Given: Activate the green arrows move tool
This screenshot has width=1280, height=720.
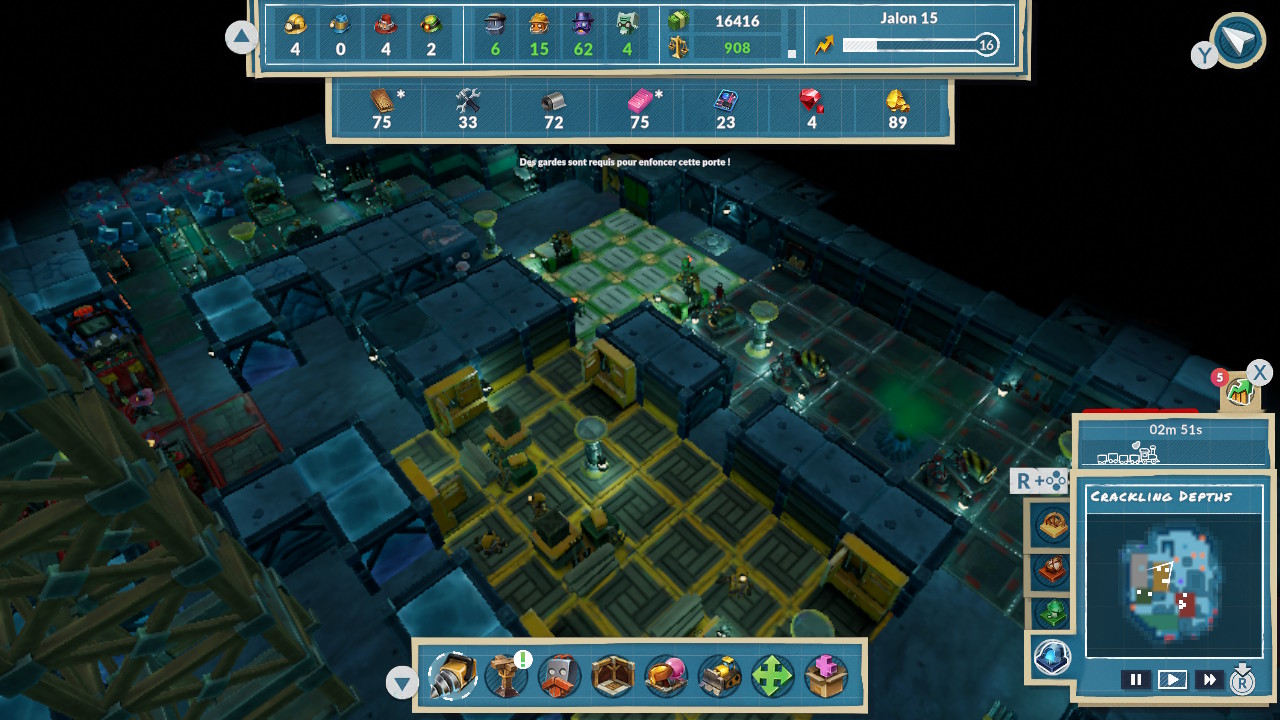Looking at the screenshot, I should click(x=771, y=676).
